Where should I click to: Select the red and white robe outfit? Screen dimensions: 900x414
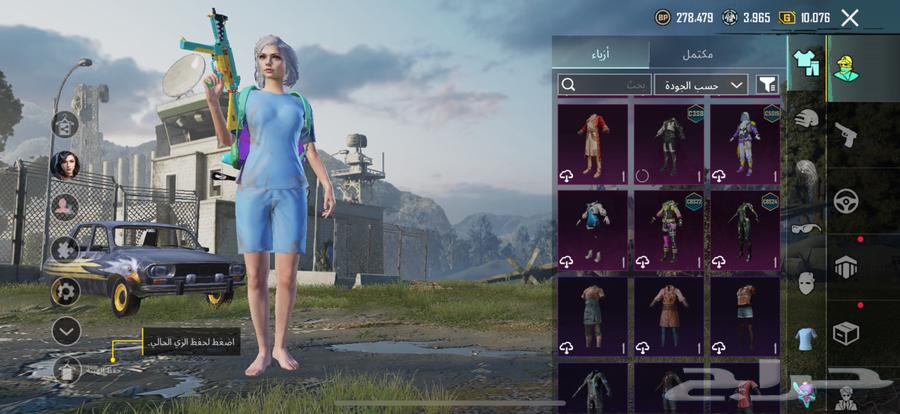click(593, 143)
